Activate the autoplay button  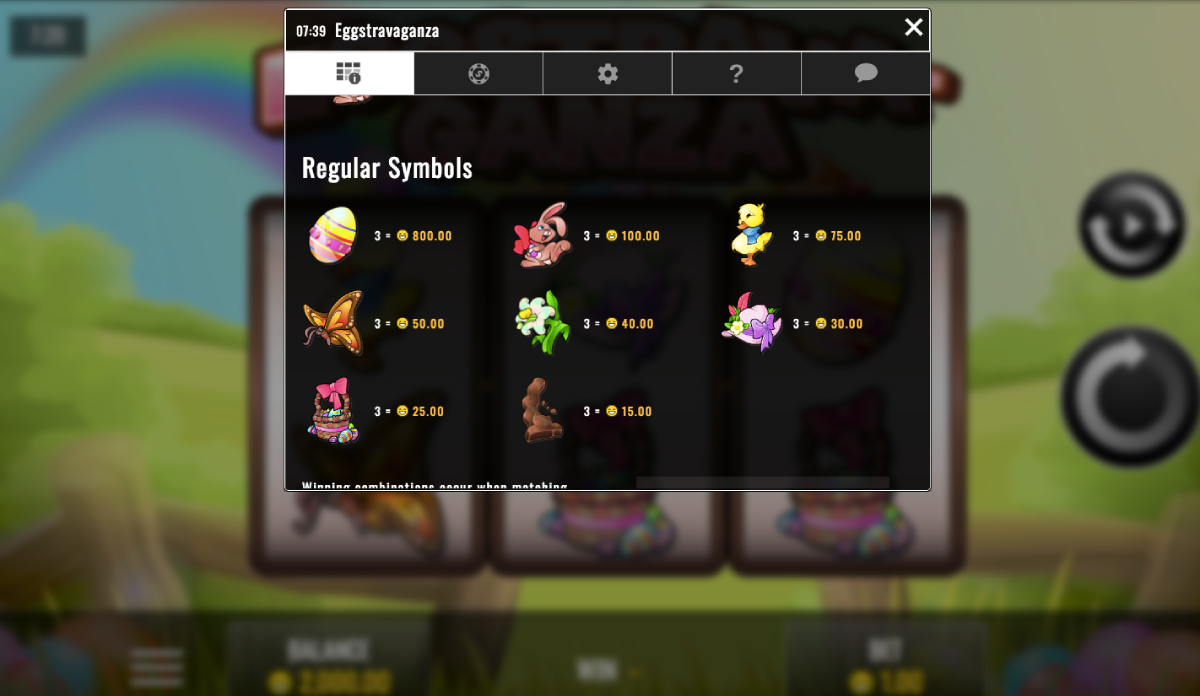tap(1132, 225)
